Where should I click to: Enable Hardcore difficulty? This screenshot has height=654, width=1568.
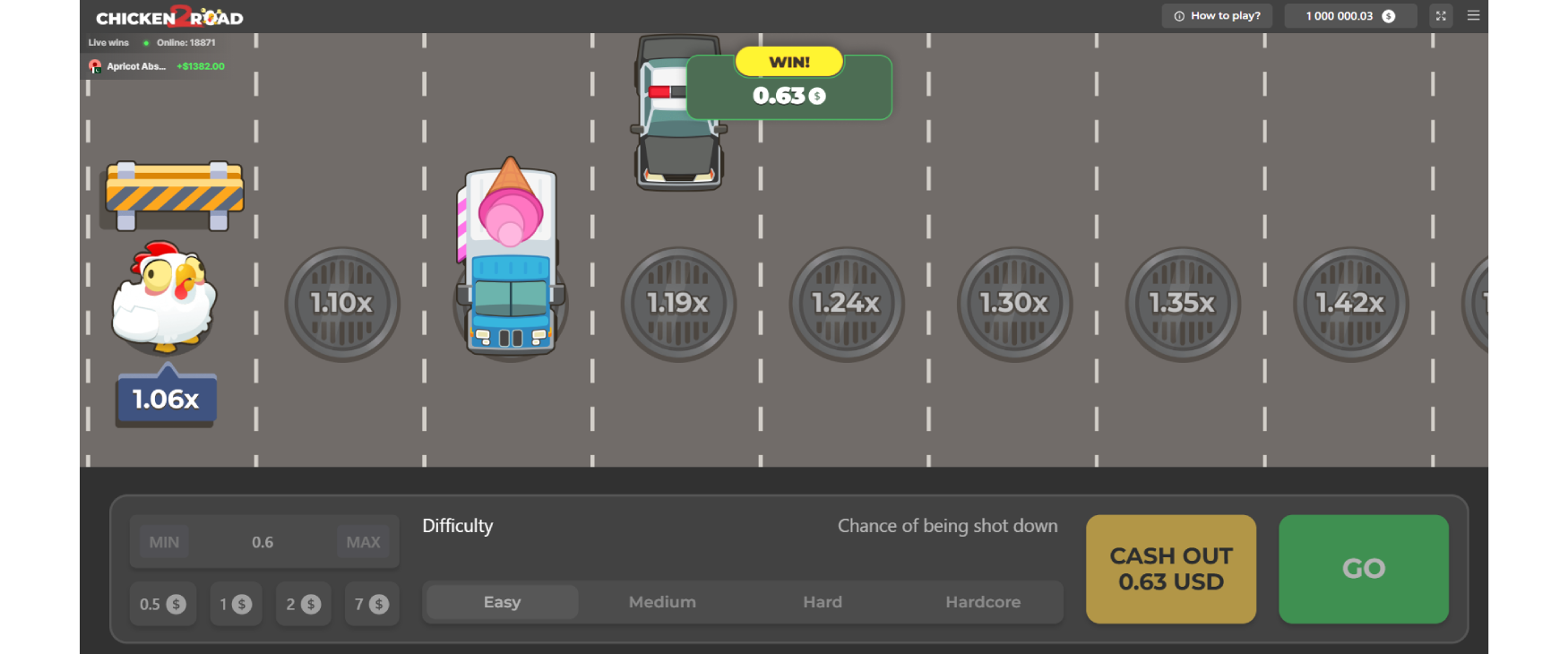(983, 602)
